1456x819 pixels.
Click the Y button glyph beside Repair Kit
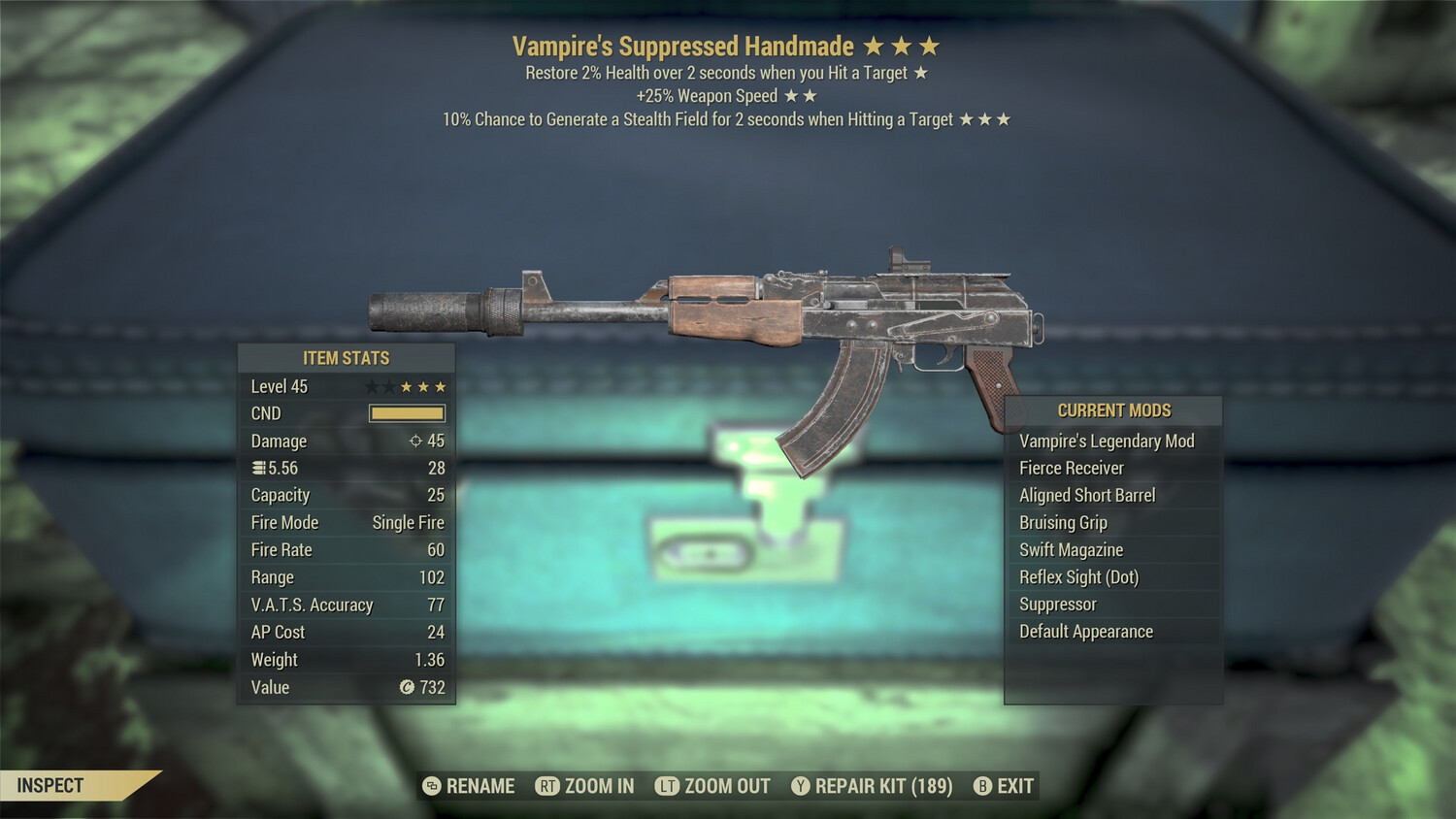pos(802,786)
